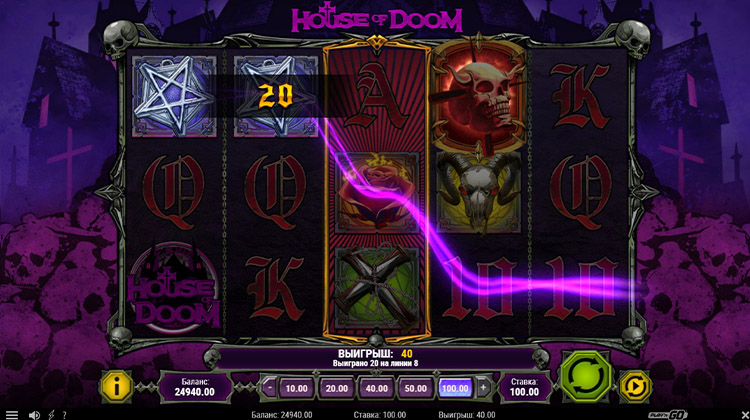Choose the 20.00 bet amount

337,387
